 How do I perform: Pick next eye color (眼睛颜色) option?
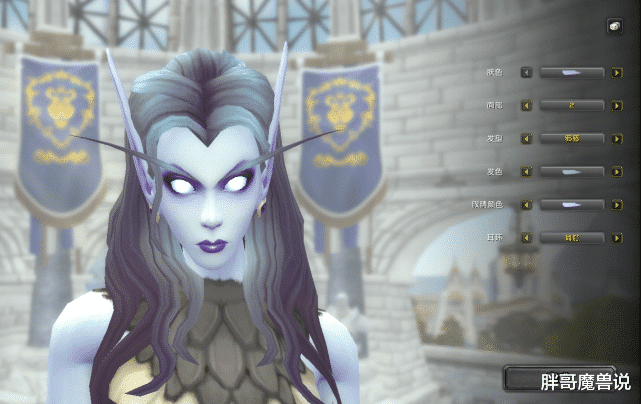point(618,204)
